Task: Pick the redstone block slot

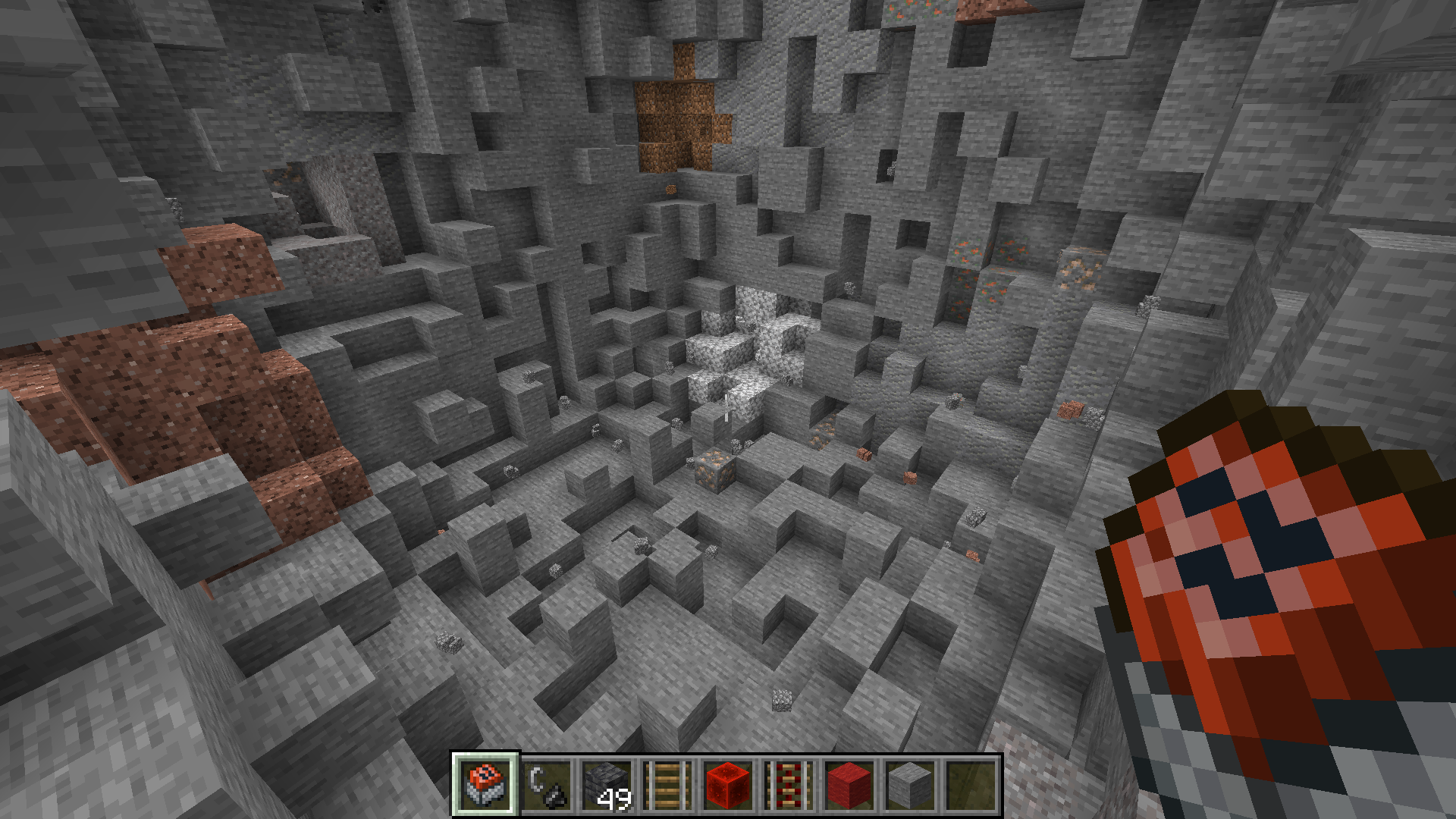Action: tap(728, 785)
